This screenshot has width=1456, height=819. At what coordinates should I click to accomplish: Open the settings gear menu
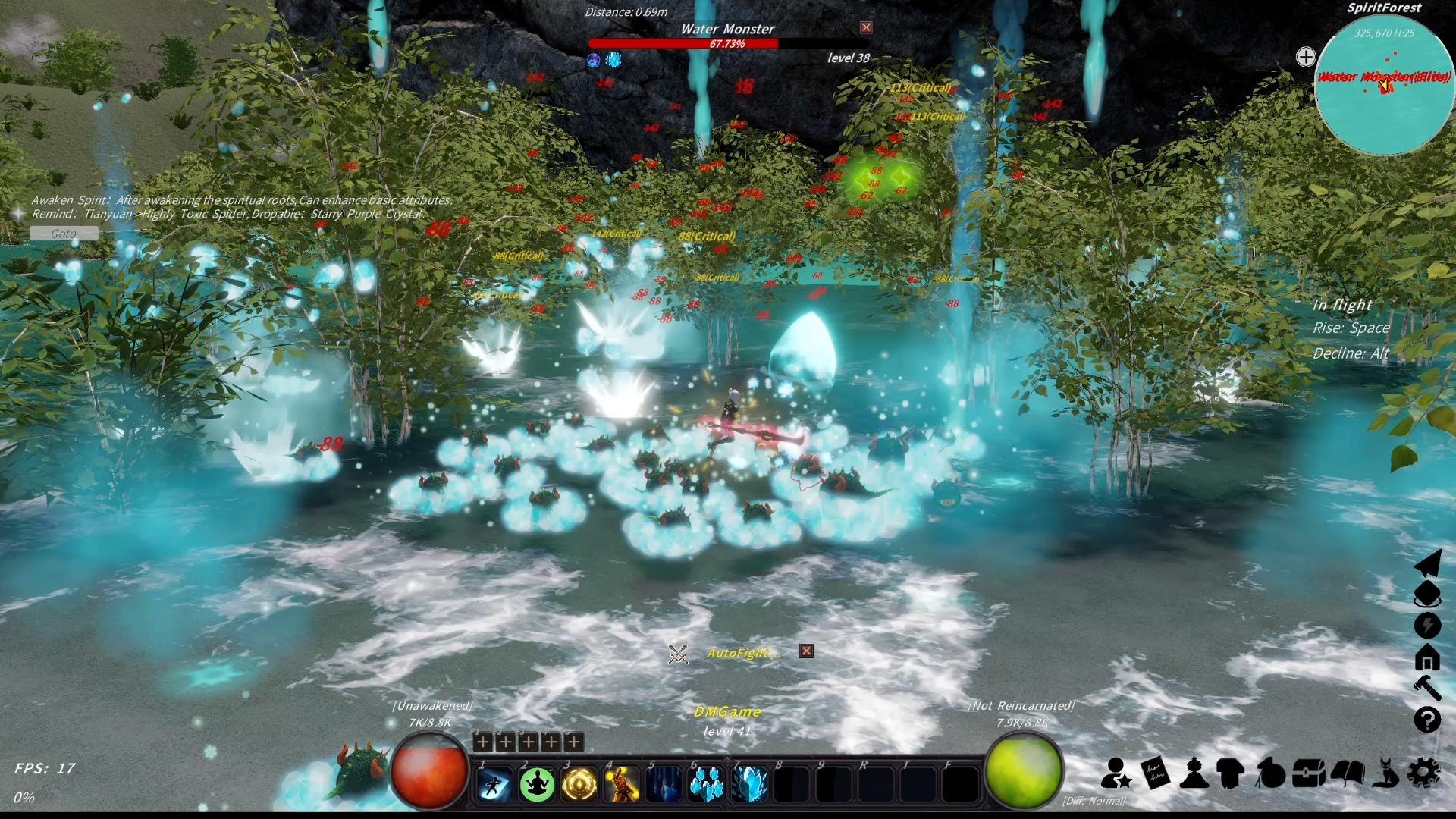pyautogui.click(x=1426, y=773)
